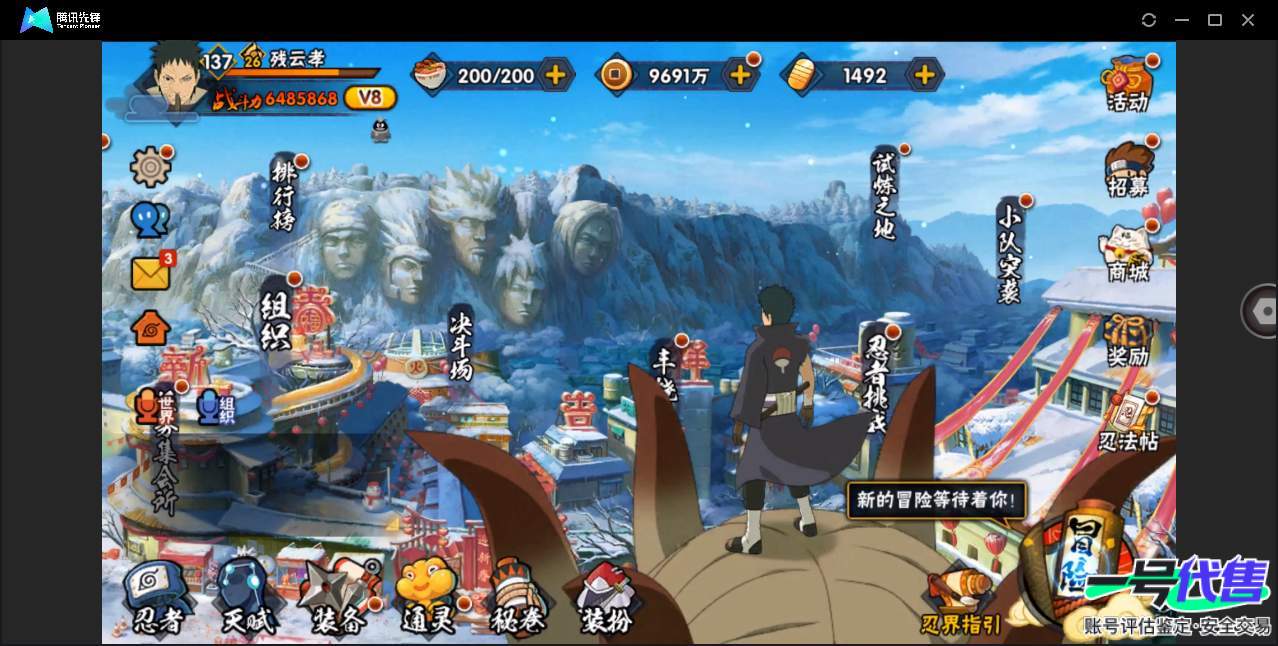
Task: Open the 招募 recruit icon
Action: pos(1128,170)
